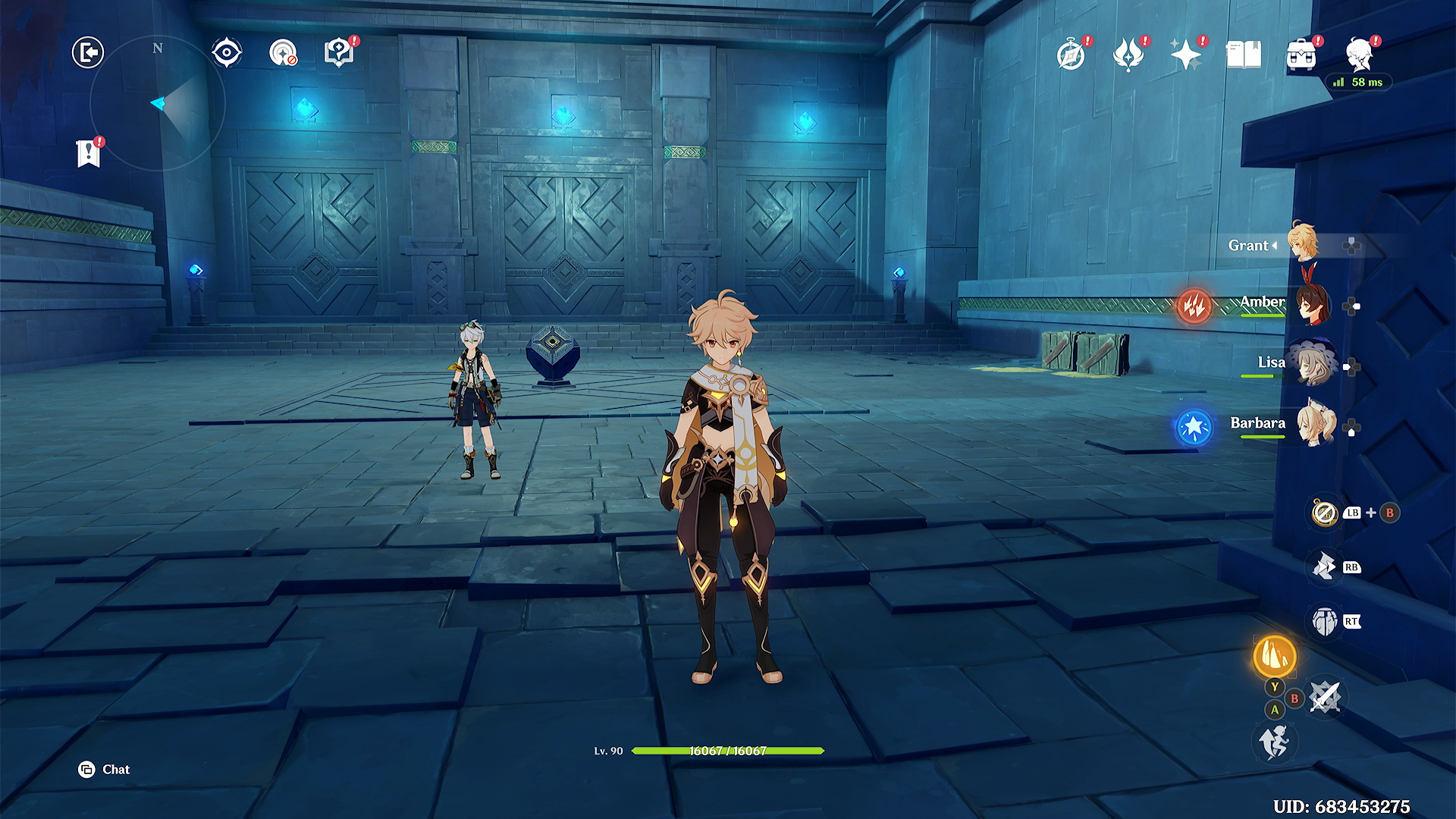This screenshot has height=819, width=1456.
Task: Click the sword normal attack icon
Action: point(1325,697)
